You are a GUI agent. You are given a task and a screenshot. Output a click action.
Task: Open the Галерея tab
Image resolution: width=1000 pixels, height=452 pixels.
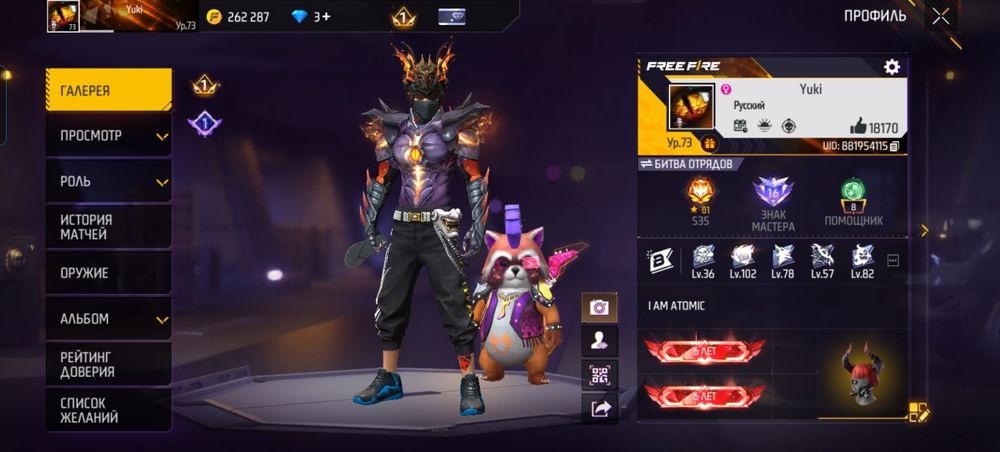pyautogui.click(x=108, y=91)
